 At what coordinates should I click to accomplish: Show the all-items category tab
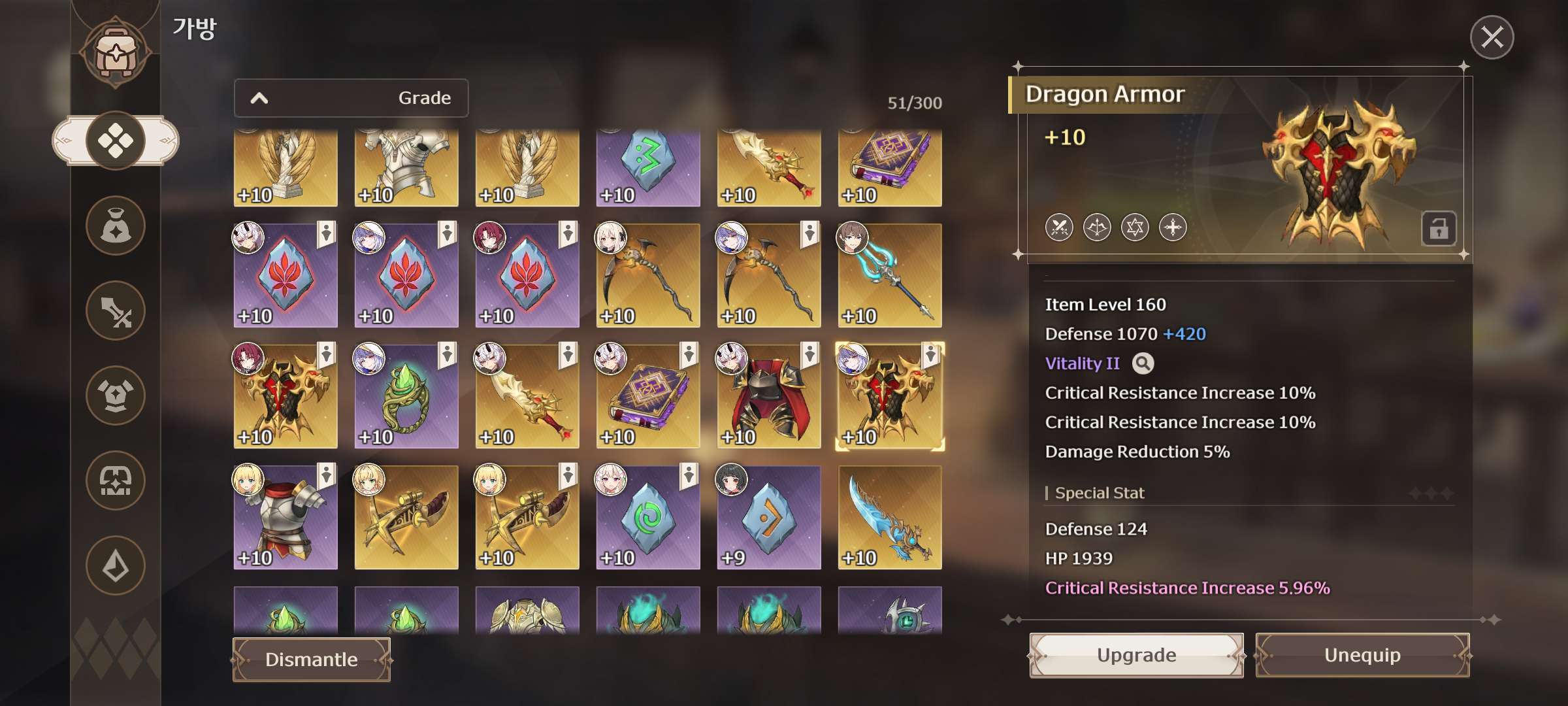click(116, 141)
